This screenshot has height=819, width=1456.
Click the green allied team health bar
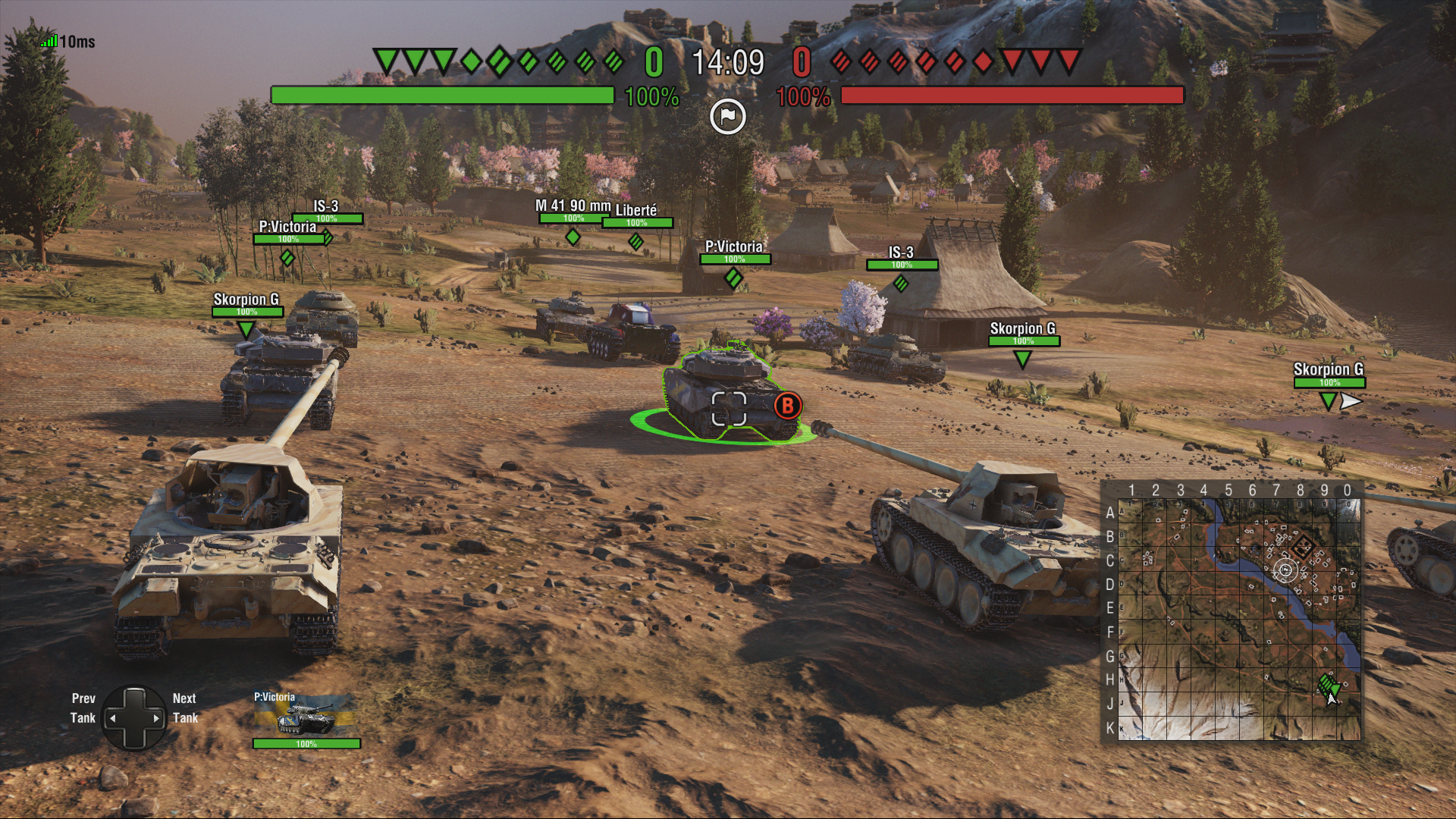tap(444, 96)
